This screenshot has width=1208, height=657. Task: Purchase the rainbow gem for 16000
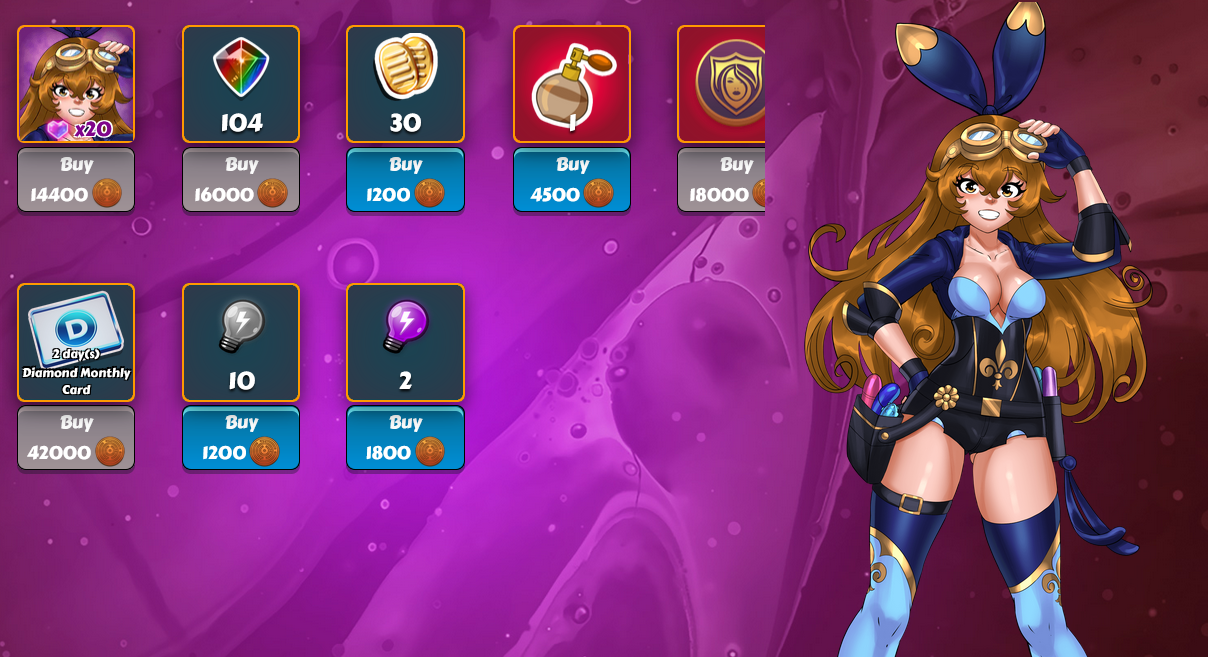(241, 180)
